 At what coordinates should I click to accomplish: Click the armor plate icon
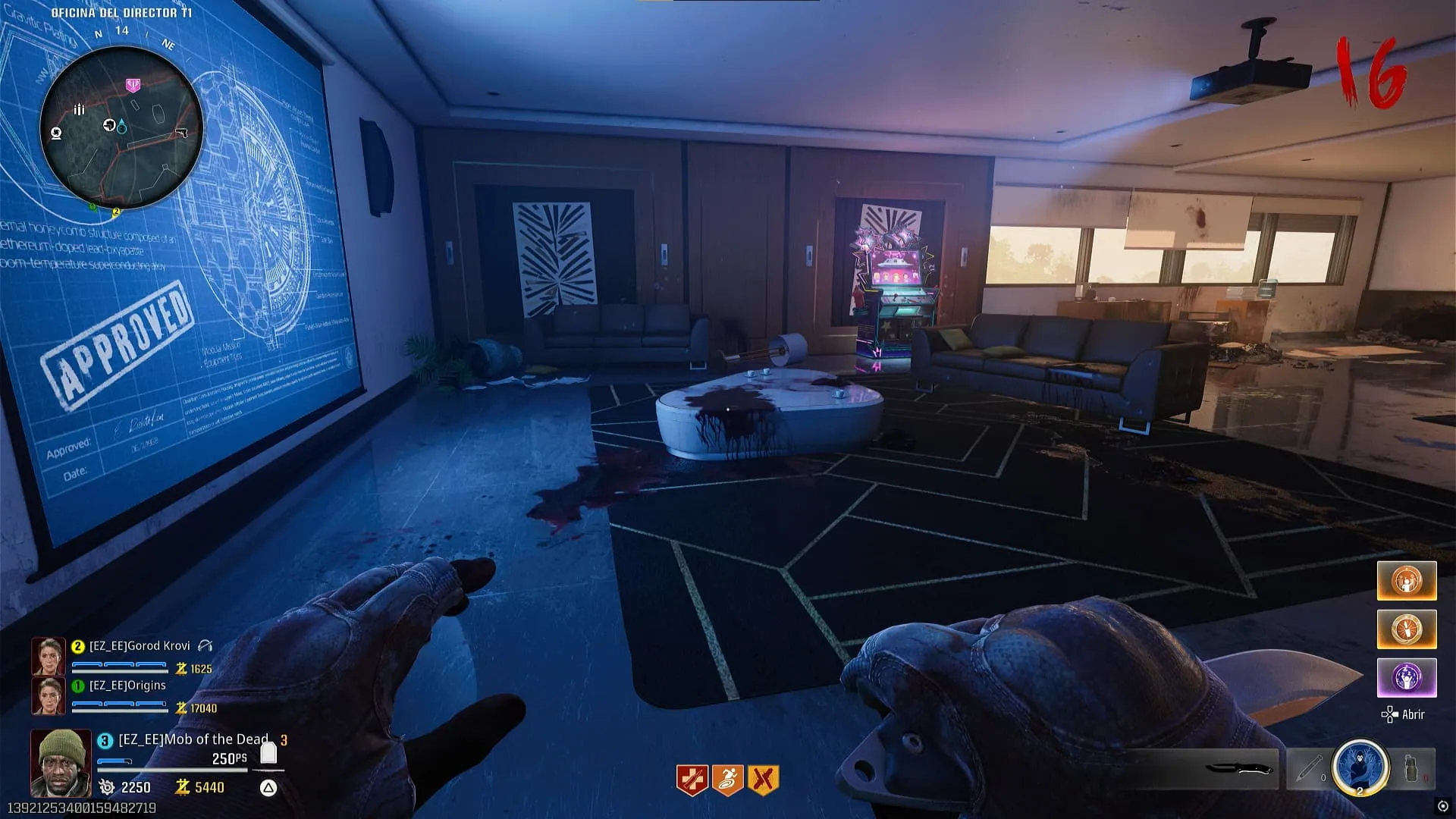pos(268,753)
